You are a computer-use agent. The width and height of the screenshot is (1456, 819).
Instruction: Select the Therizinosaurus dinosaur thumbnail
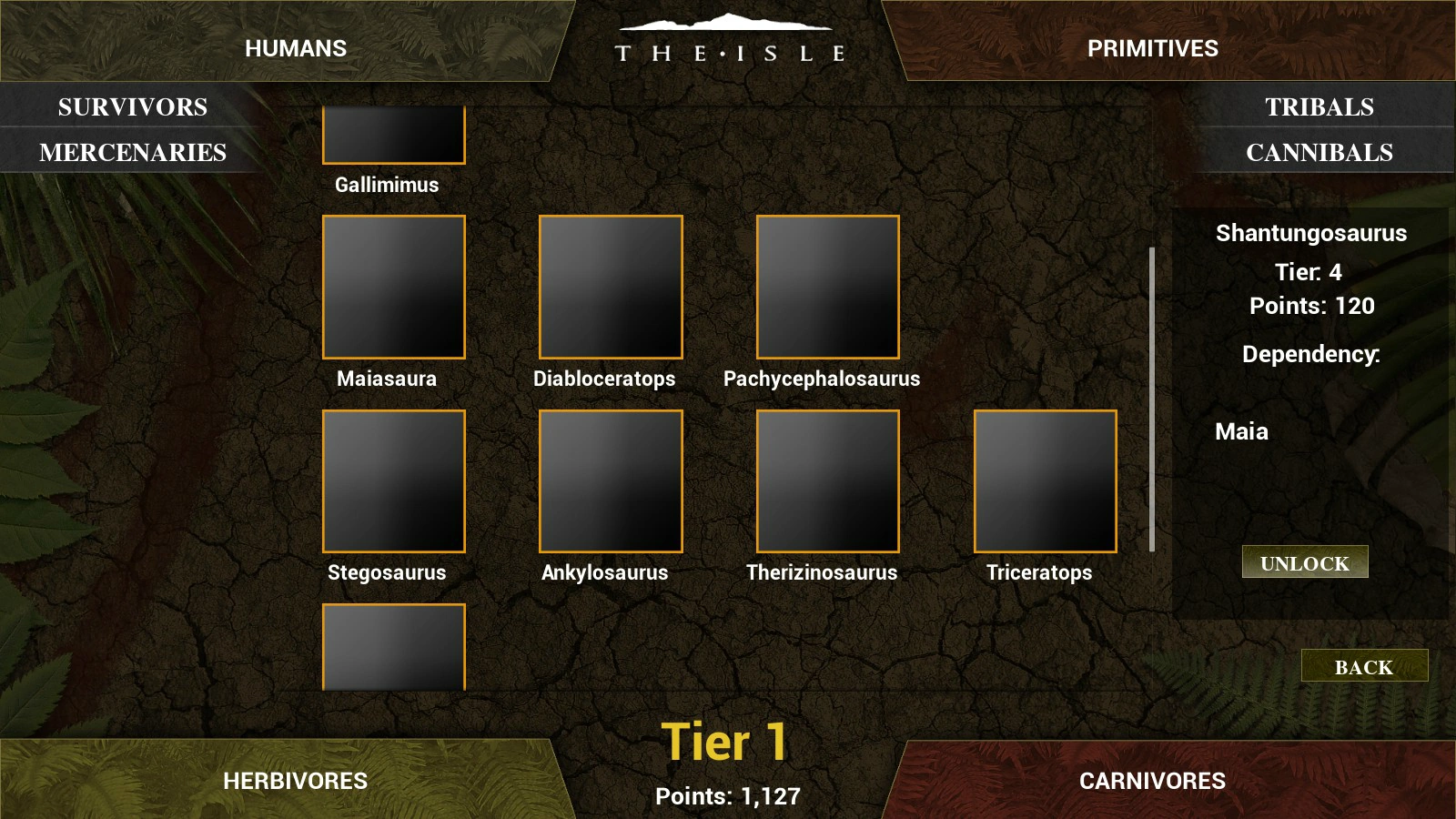tap(826, 480)
